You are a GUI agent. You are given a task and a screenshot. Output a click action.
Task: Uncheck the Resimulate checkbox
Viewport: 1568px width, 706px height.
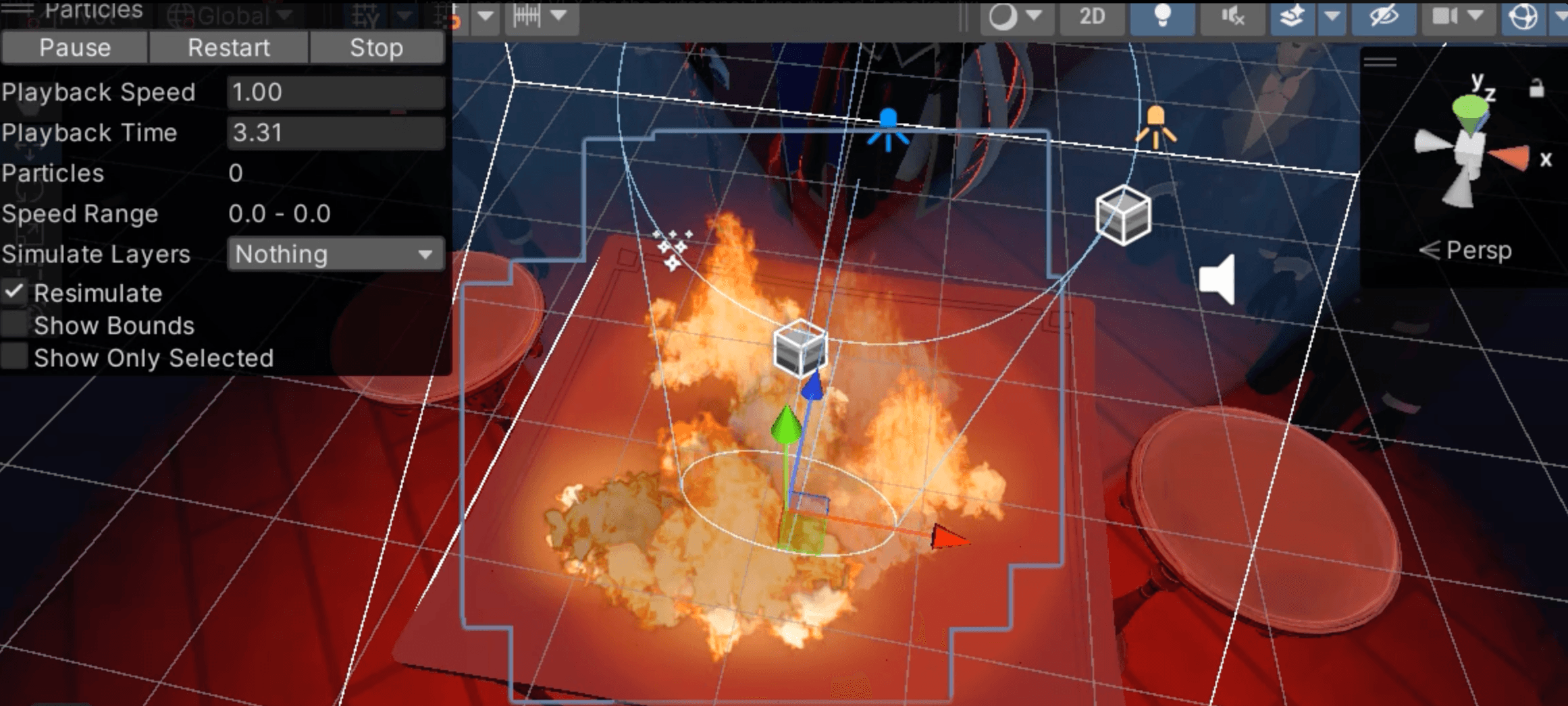(14, 293)
